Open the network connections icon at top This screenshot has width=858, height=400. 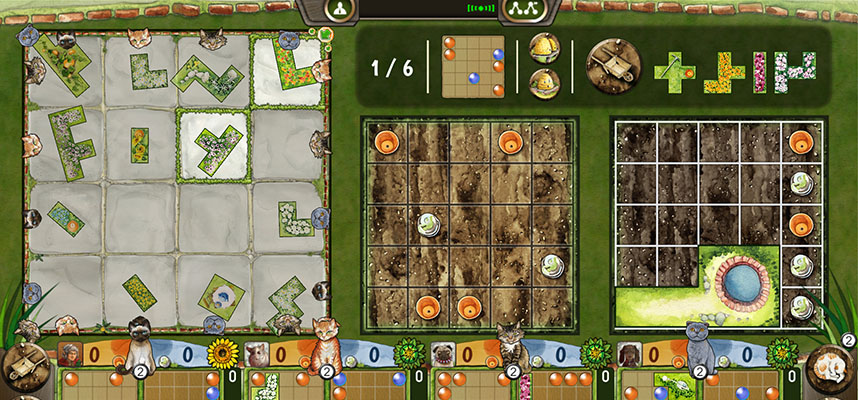519,8
